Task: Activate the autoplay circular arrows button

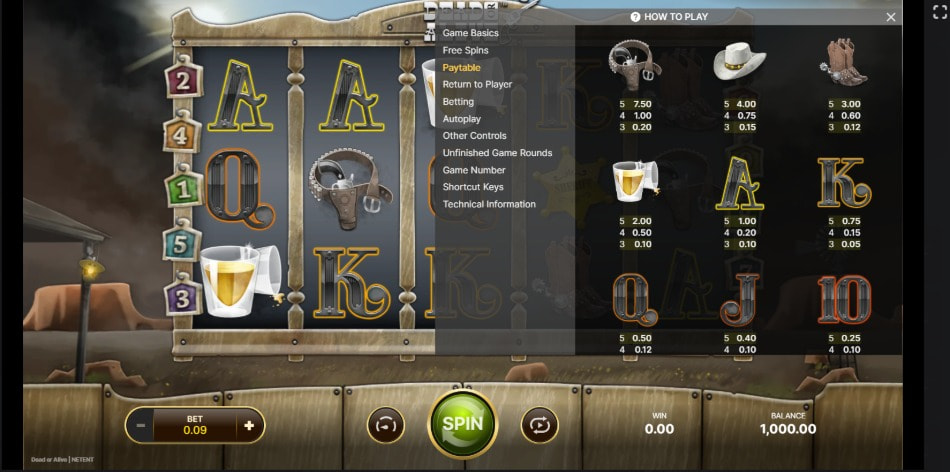Action: (x=539, y=425)
